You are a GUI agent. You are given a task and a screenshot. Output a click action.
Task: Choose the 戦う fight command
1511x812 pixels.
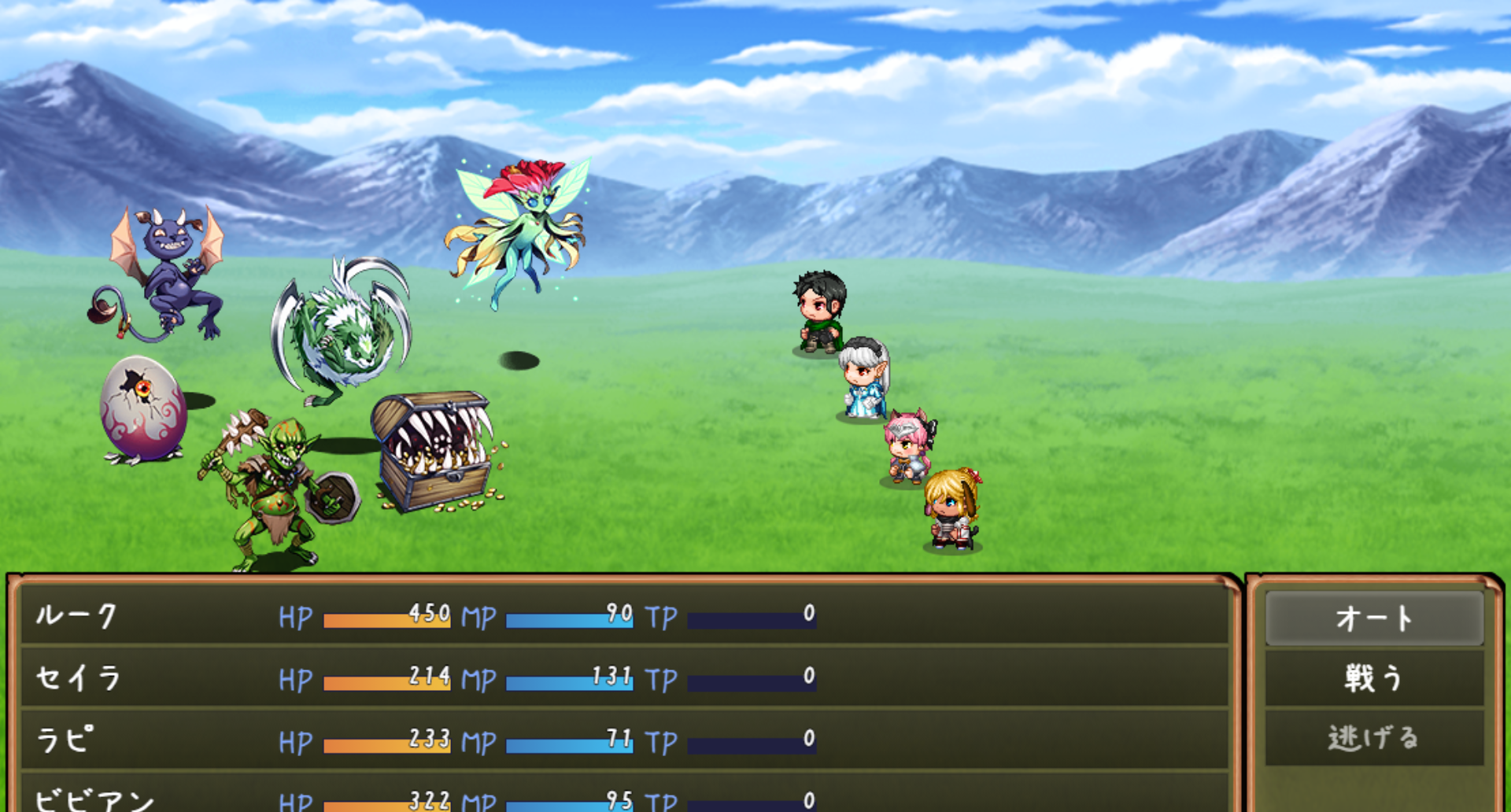pos(1373,677)
